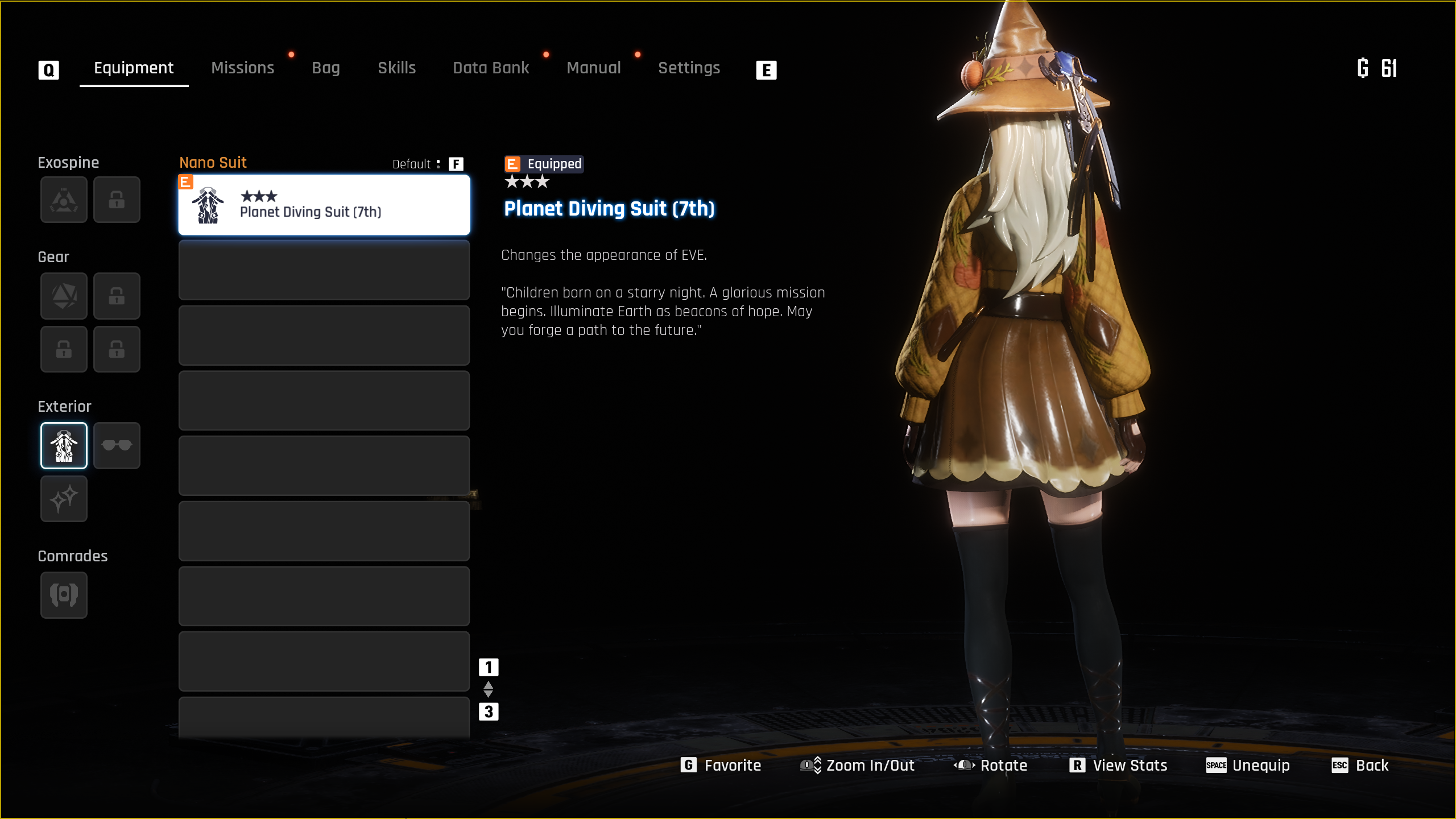The width and height of the screenshot is (1456, 819).
Task: Open the Settings tab
Action: pos(689,68)
